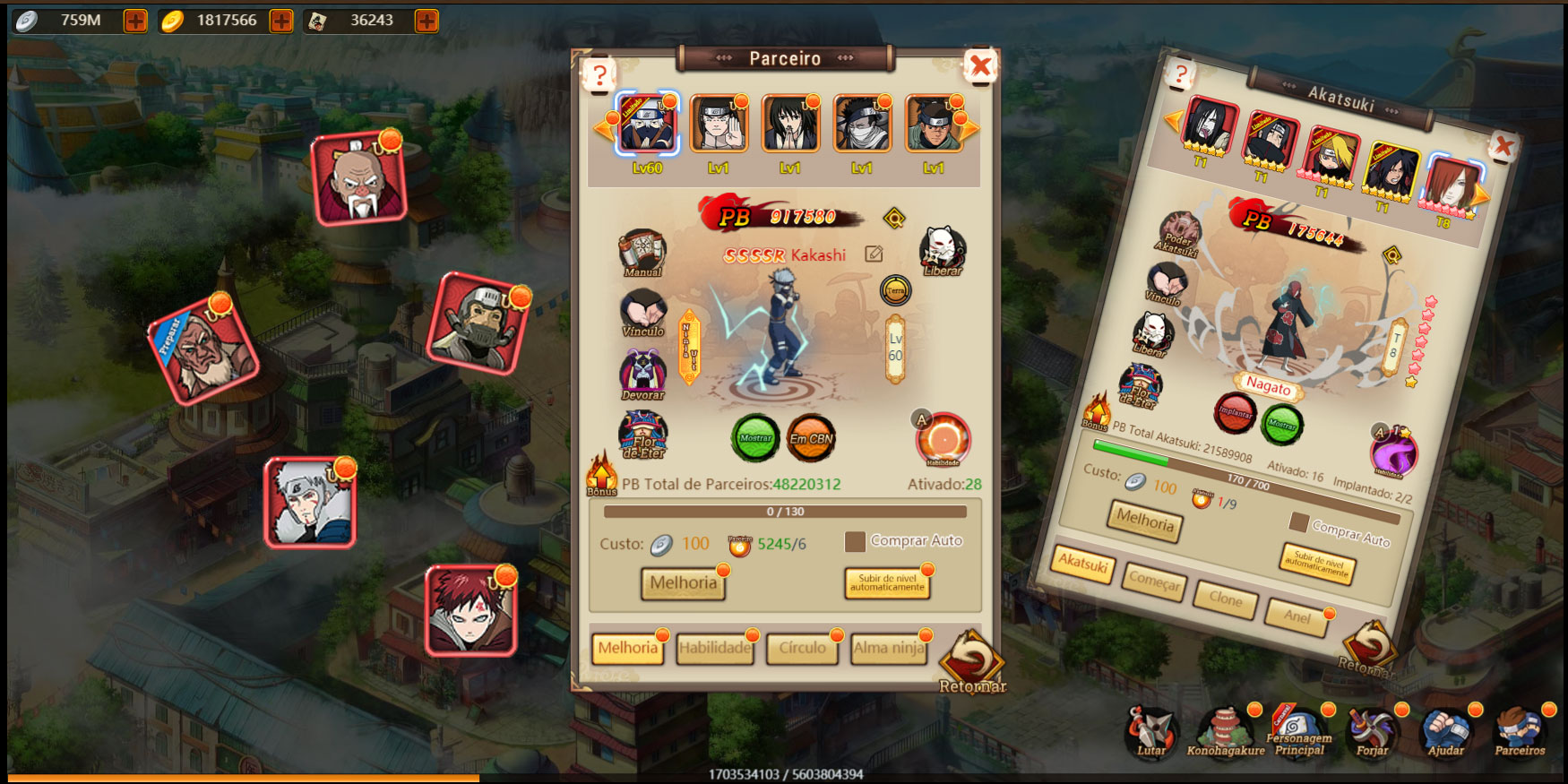Select the Lutar battle icon
The height and width of the screenshot is (784, 1568).
click(1150, 731)
